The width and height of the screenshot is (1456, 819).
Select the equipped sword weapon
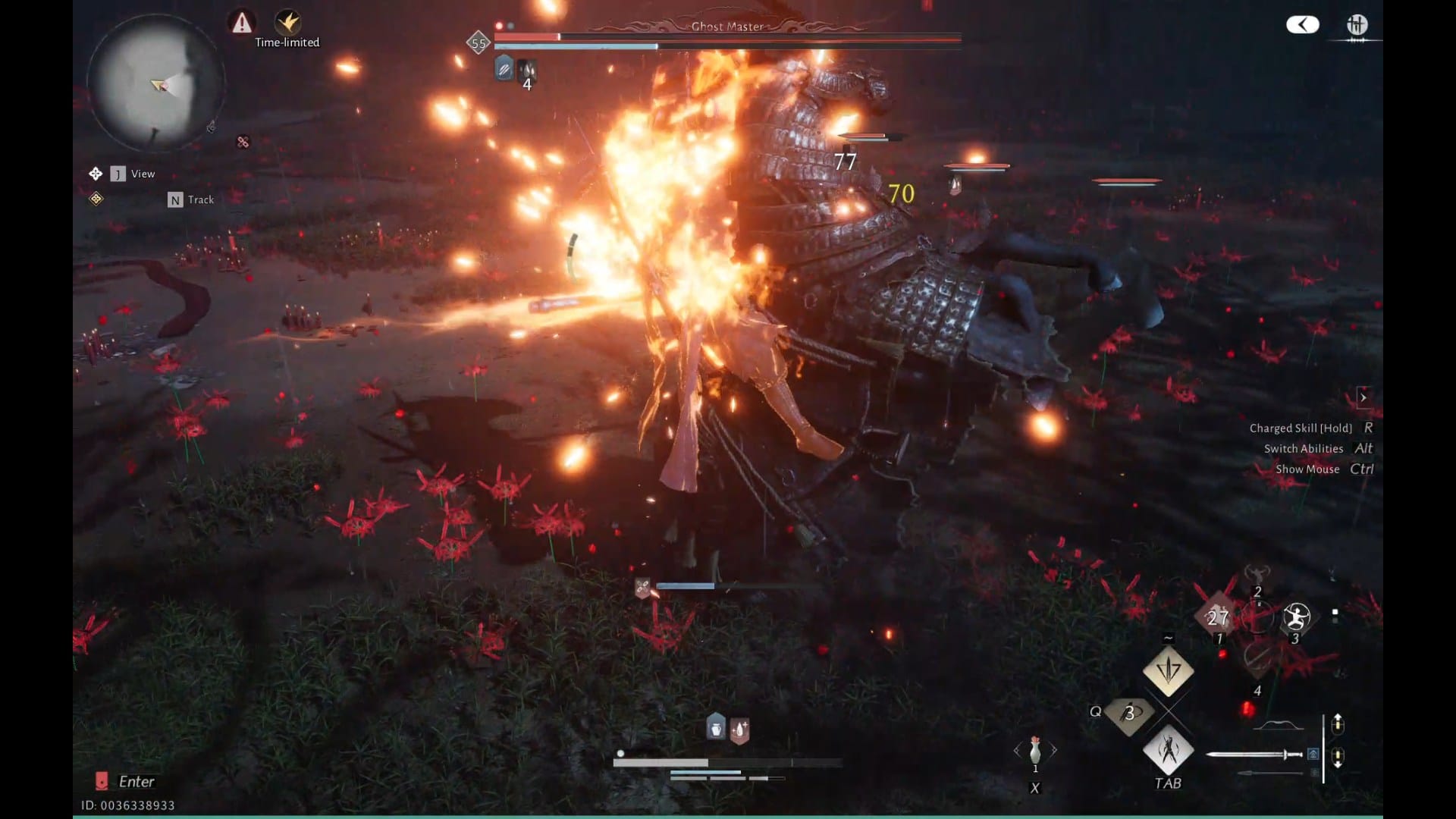click(1254, 754)
